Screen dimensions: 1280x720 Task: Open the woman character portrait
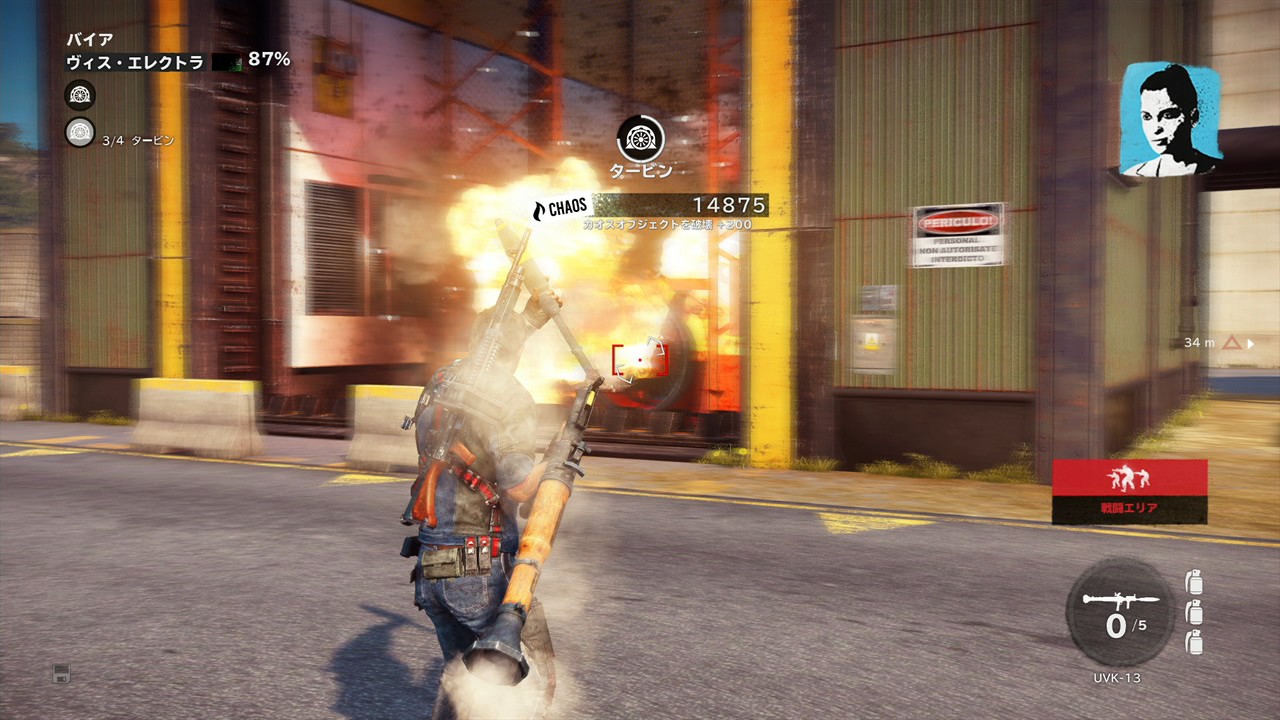coord(1169,119)
